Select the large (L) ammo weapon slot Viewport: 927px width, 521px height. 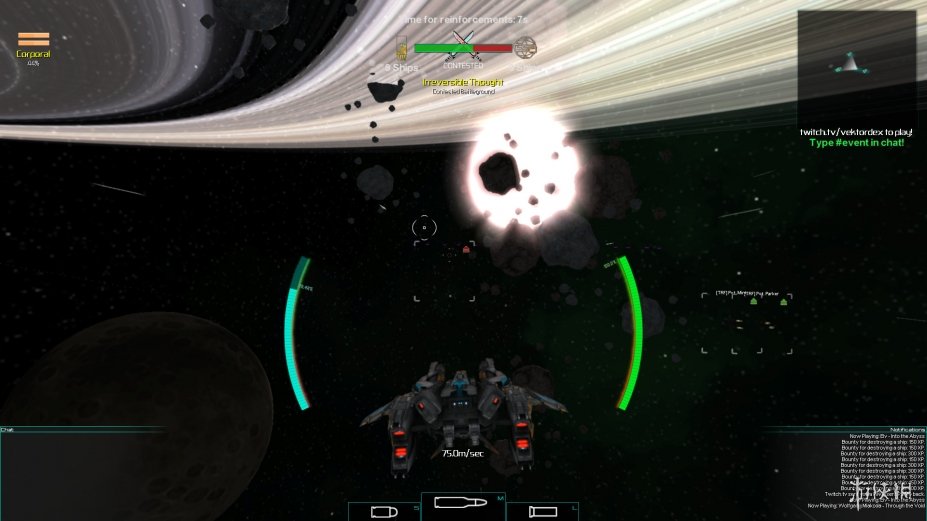pyautogui.click(x=541, y=512)
